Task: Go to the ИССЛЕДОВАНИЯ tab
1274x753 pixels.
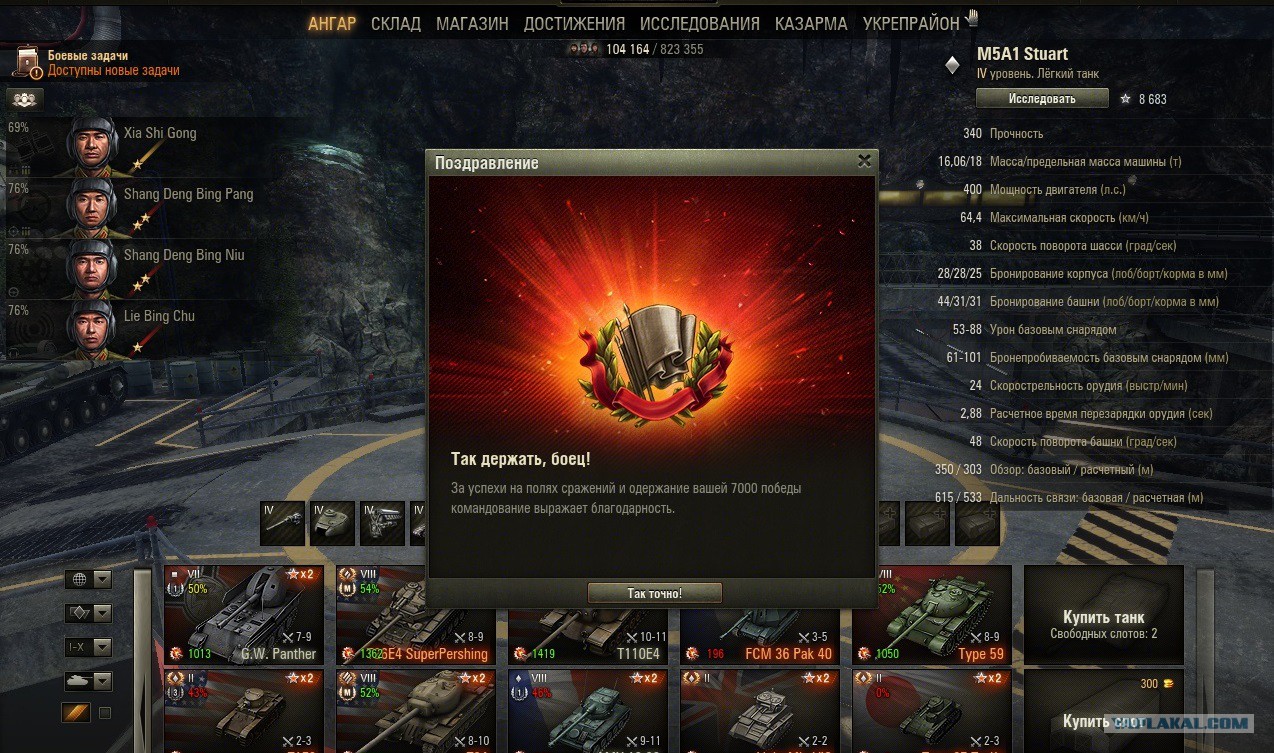Action: pos(699,24)
